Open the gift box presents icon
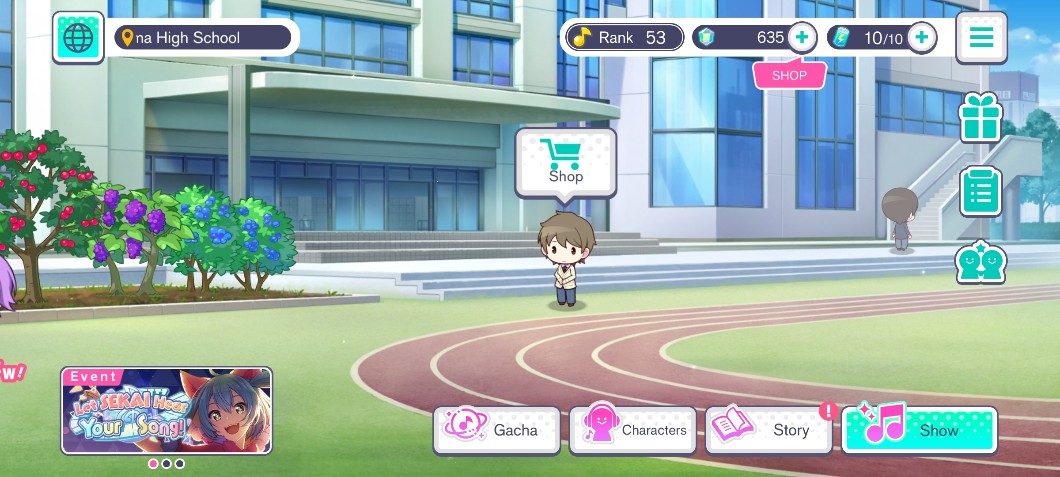Viewport: 1060px width, 477px height. pos(980,119)
